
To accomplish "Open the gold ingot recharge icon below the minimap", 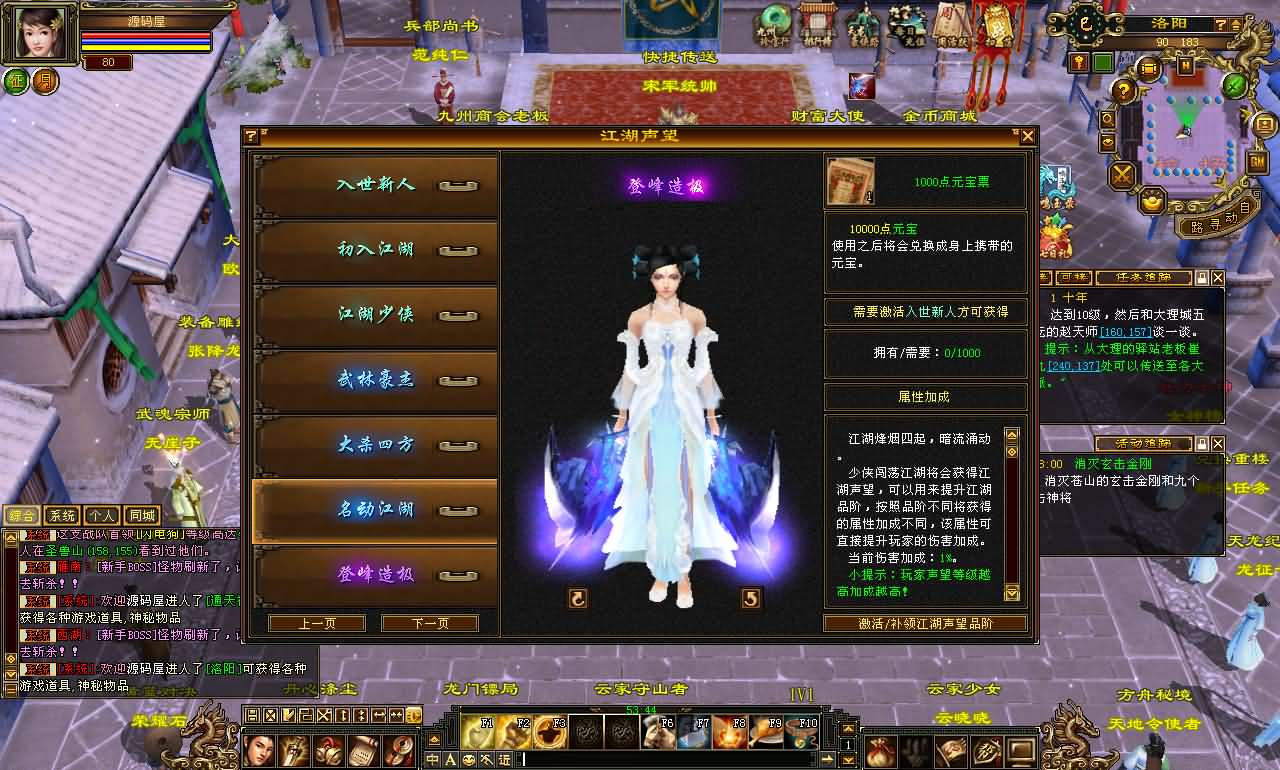I will 1151,204.
